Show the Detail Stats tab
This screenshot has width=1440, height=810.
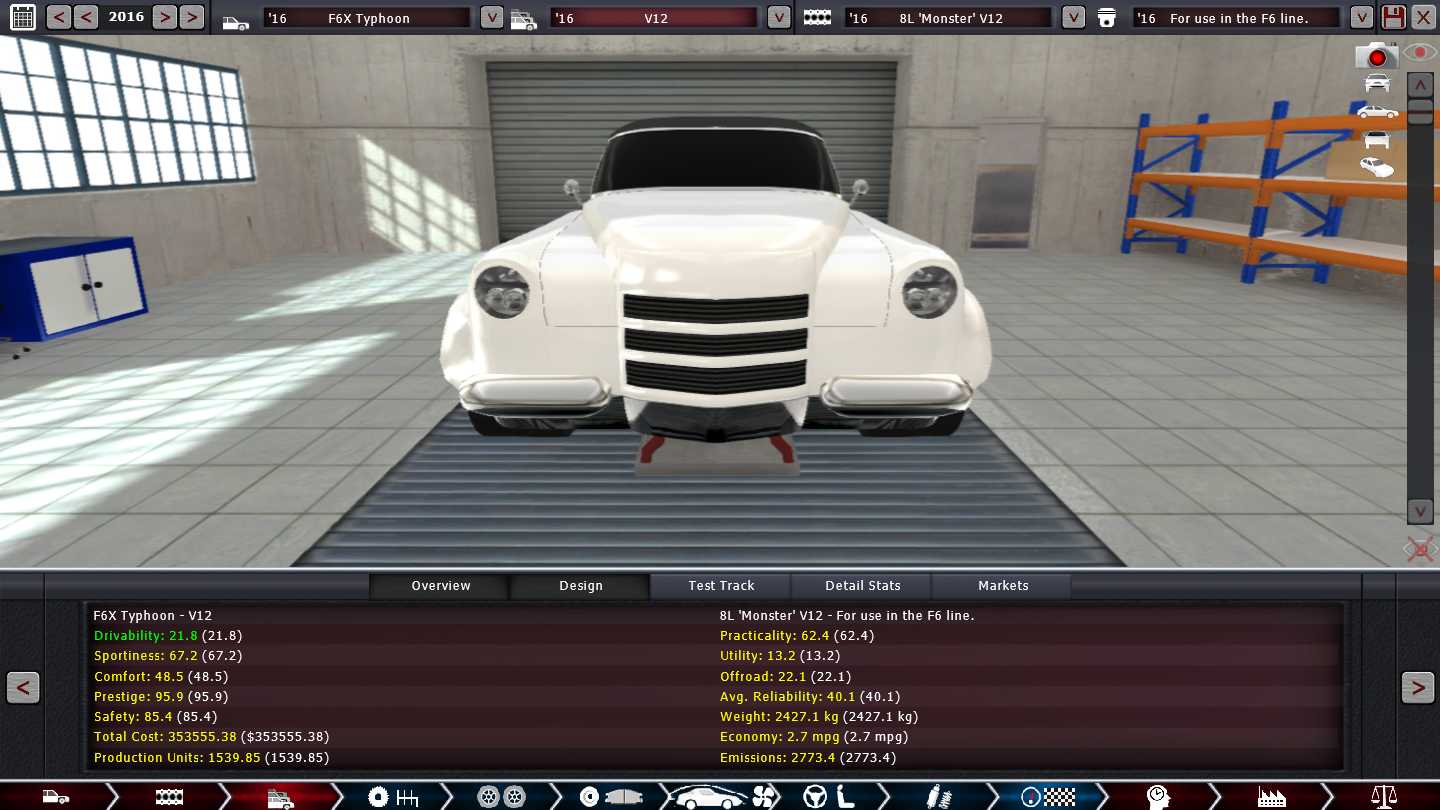pos(862,586)
